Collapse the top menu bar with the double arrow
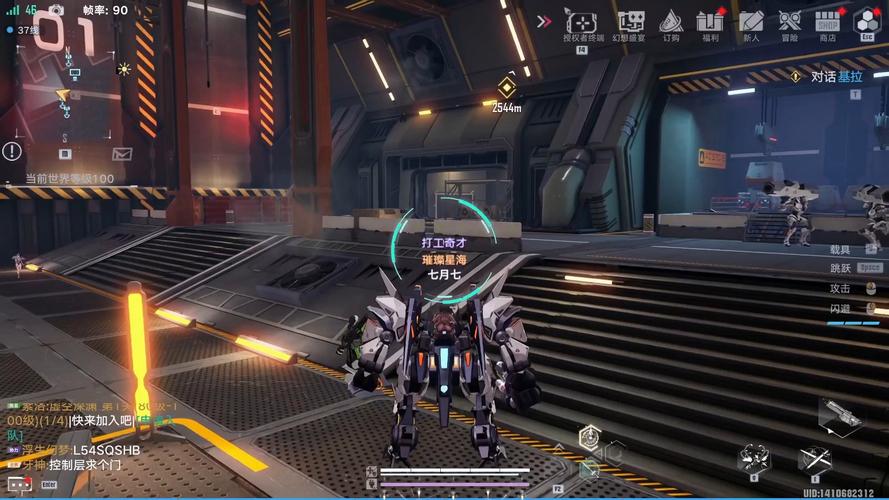 [544, 21]
